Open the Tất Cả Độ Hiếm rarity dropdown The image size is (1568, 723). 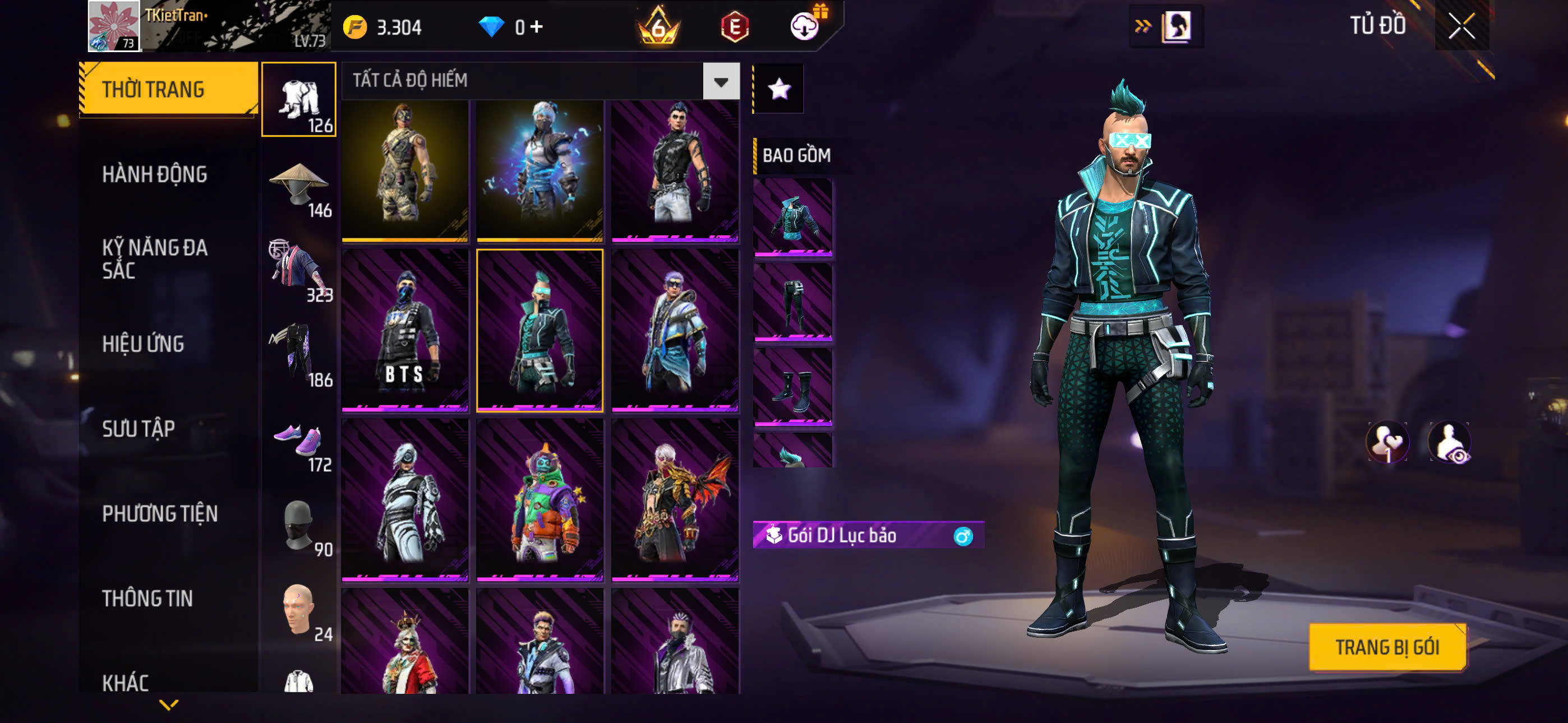[721, 81]
